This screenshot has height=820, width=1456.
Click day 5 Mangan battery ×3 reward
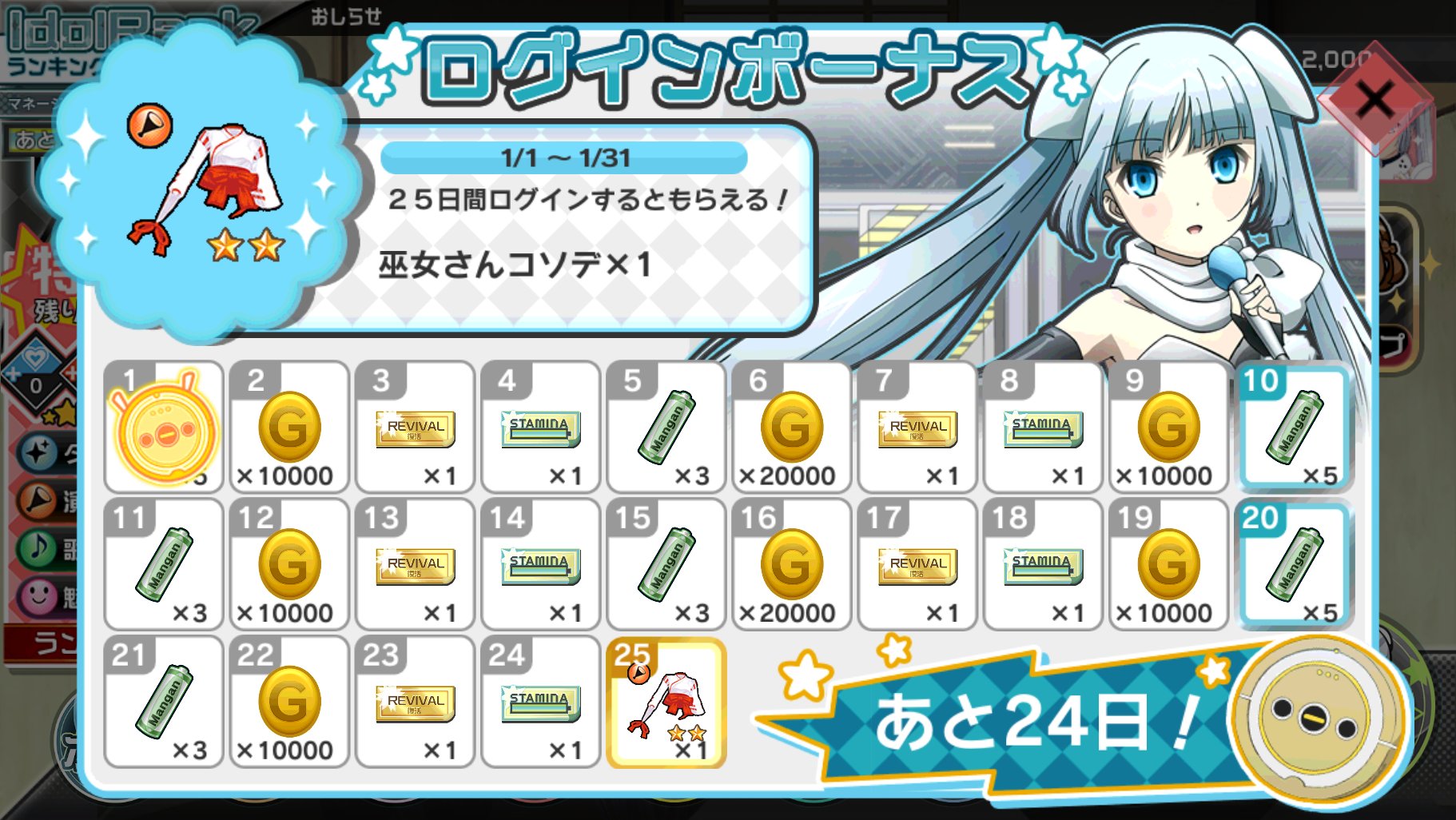click(x=666, y=427)
